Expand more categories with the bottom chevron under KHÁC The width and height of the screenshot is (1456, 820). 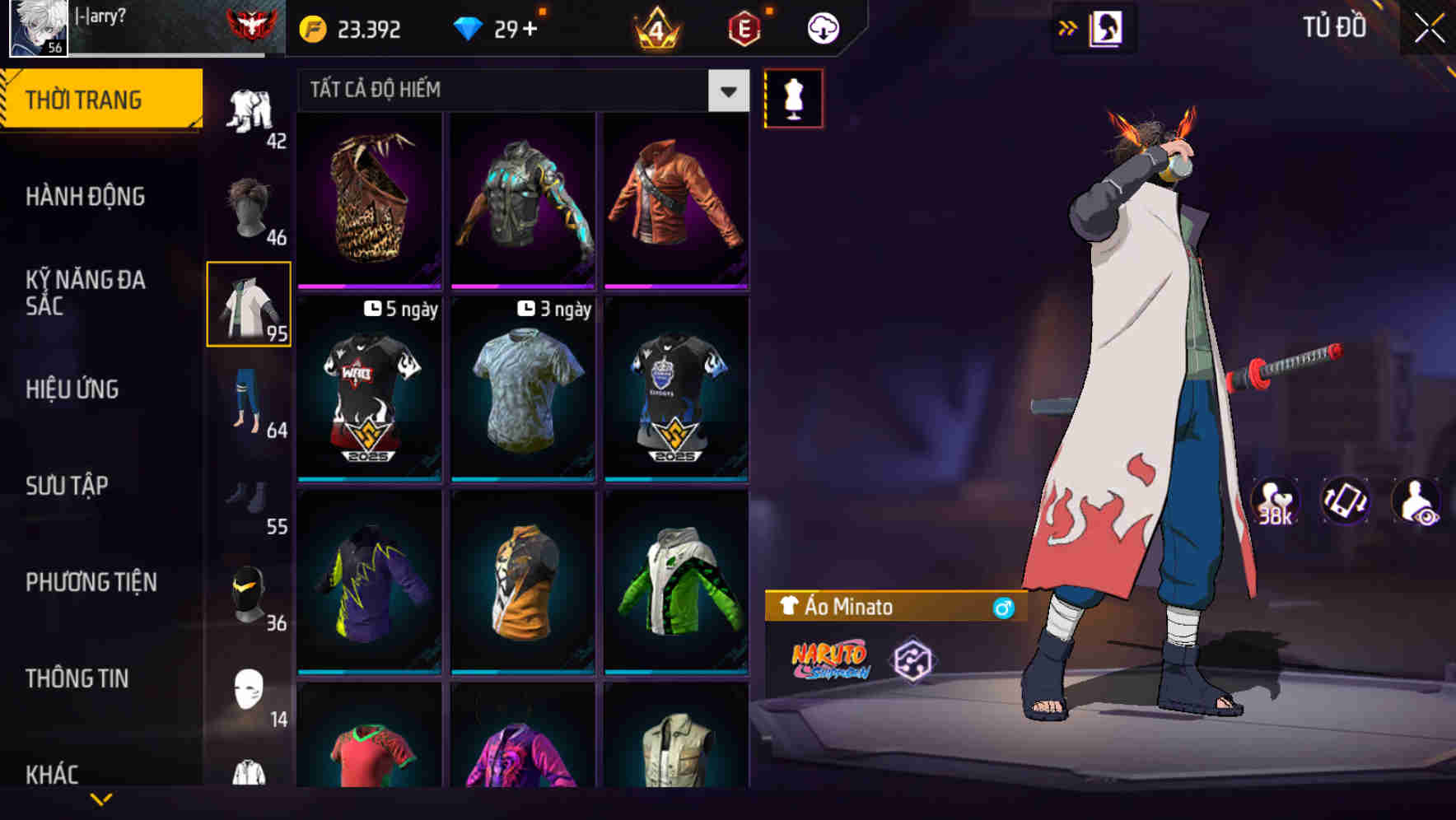click(102, 799)
